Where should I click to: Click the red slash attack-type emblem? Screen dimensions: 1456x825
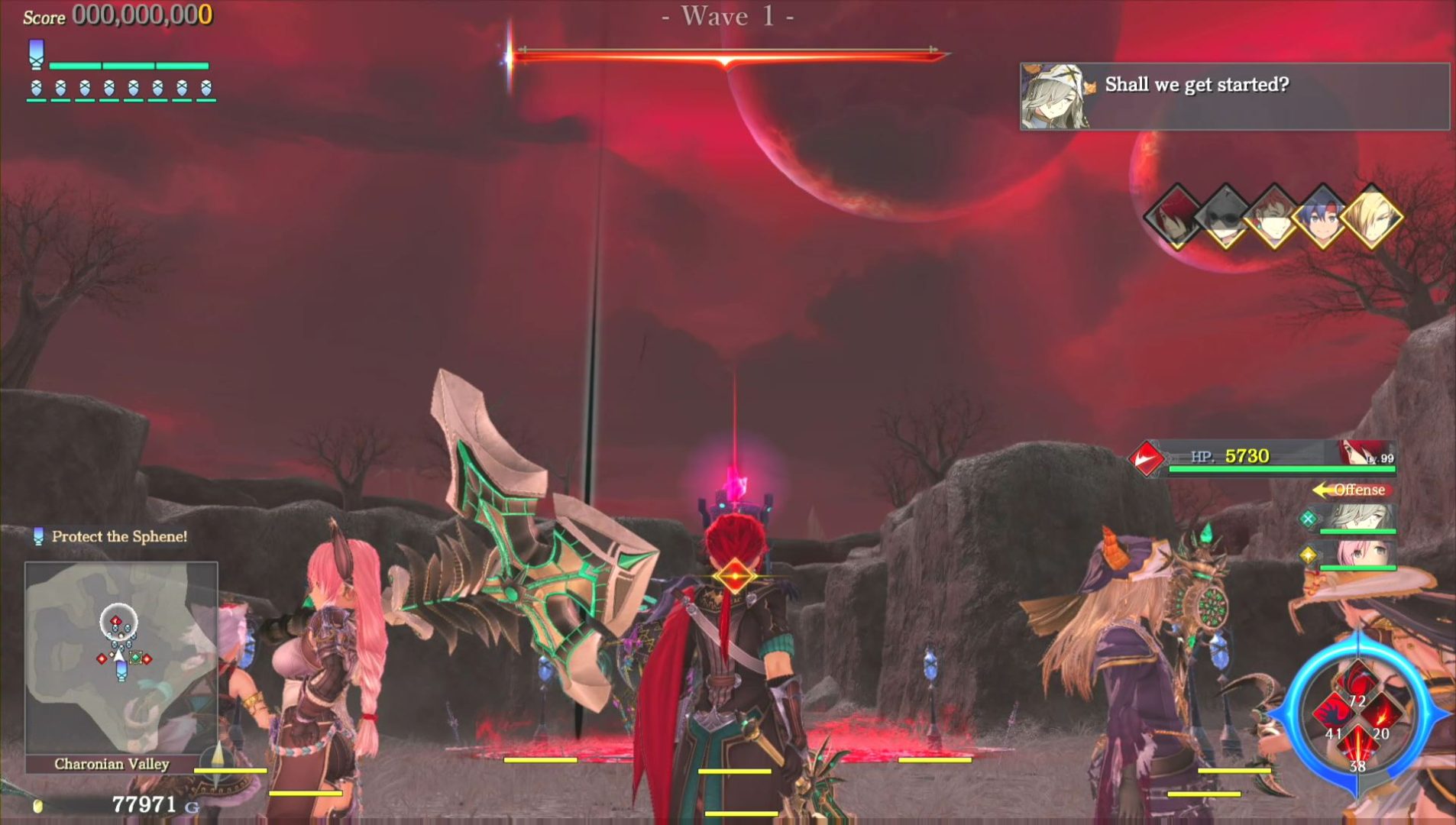pyautogui.click(x=1146, y=458)
